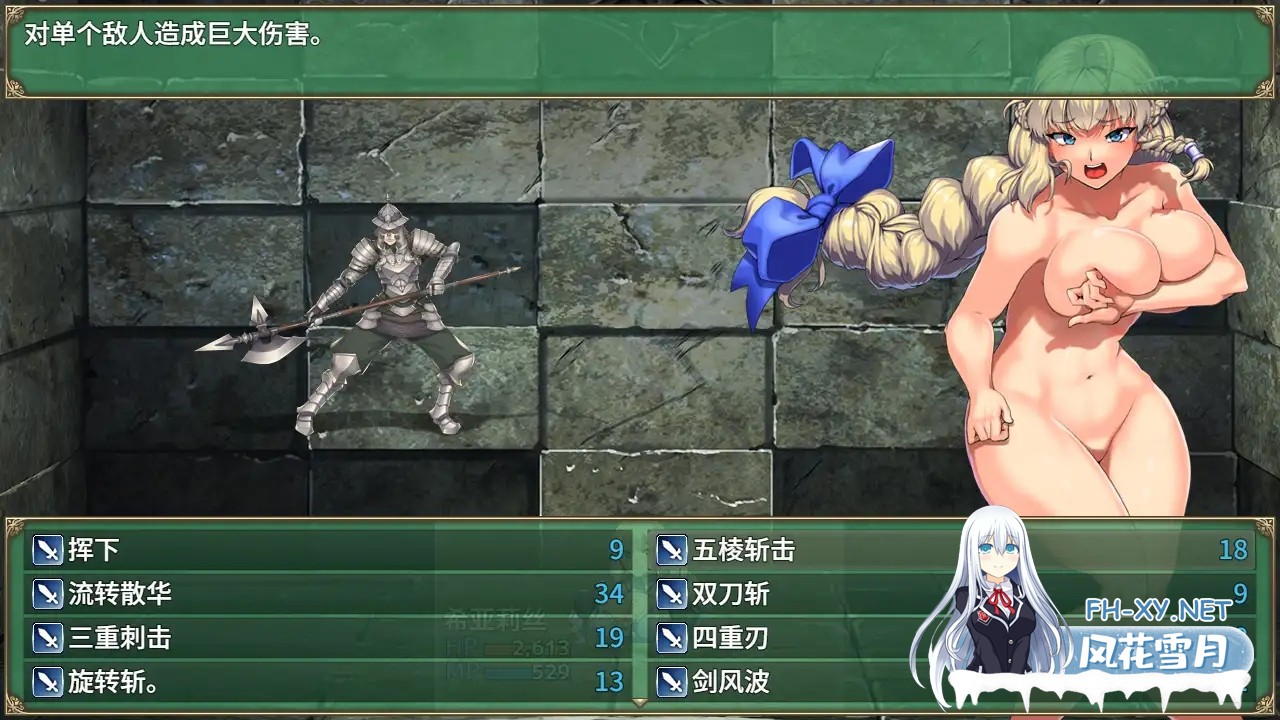Viewport: 1280px width, 720px height.
Task: Use the 三重刺击 skill
Action: click(120, 638)
